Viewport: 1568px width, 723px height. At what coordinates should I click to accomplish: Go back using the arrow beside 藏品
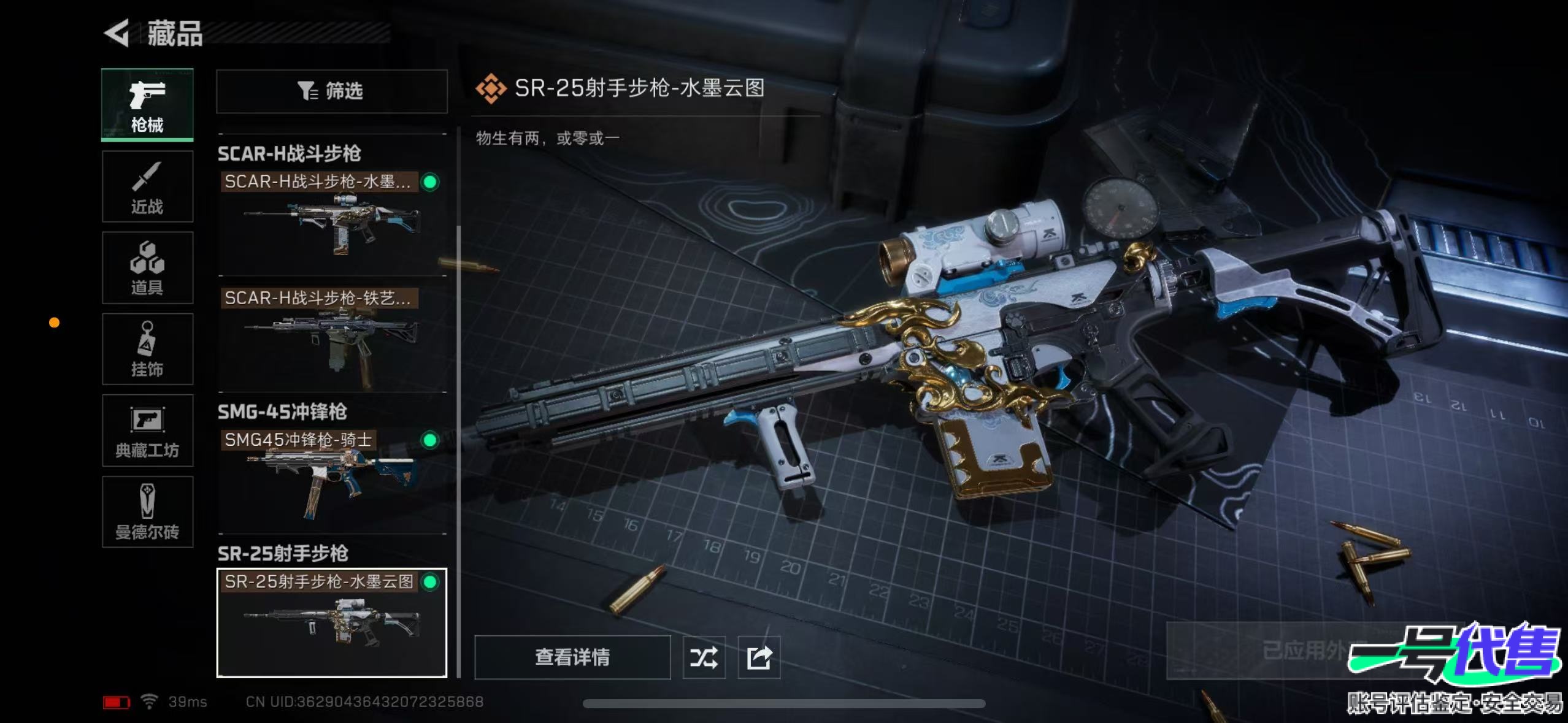pos(117,33)
